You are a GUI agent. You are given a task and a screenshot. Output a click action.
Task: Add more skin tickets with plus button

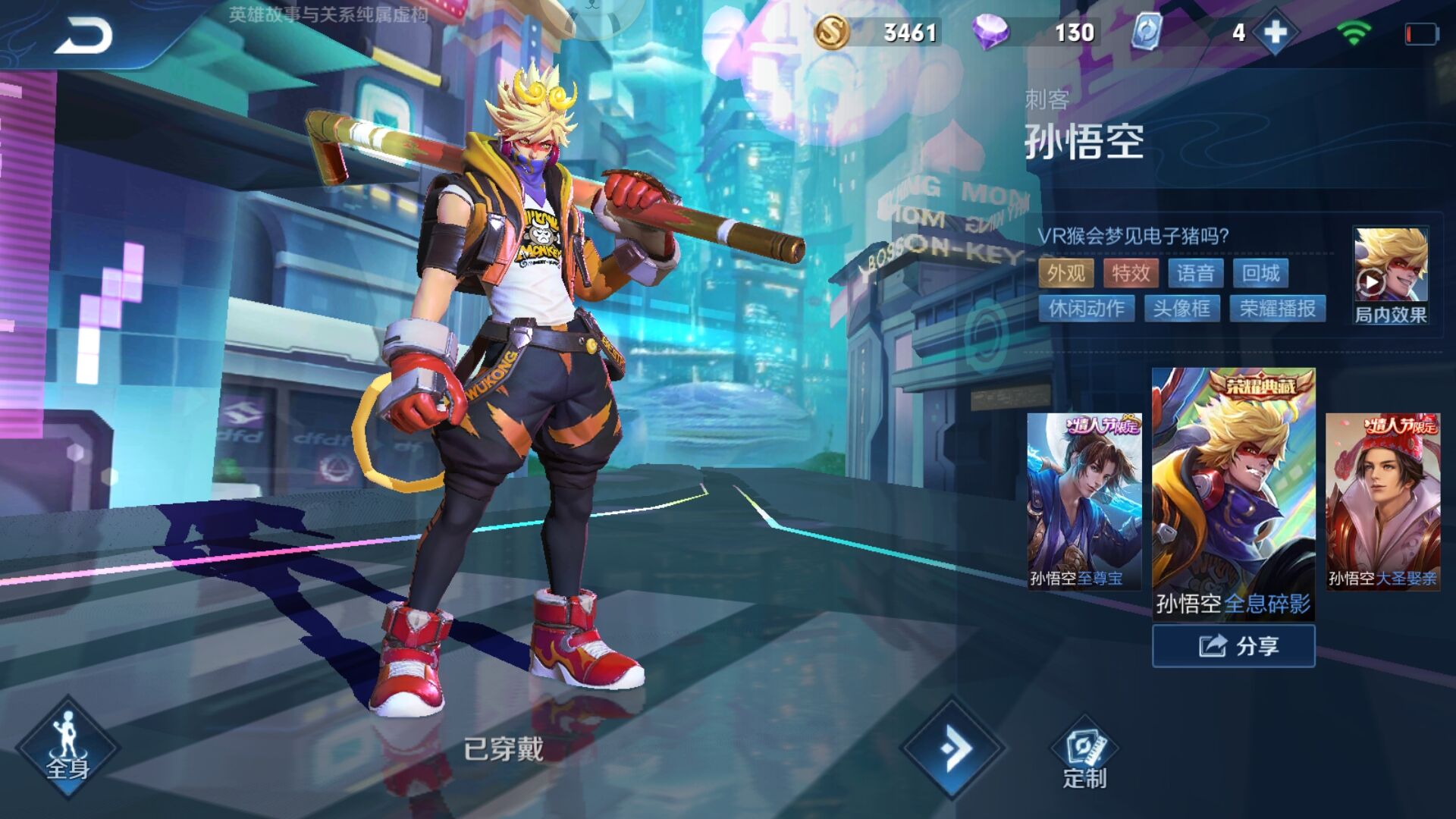pos(1276,33)
